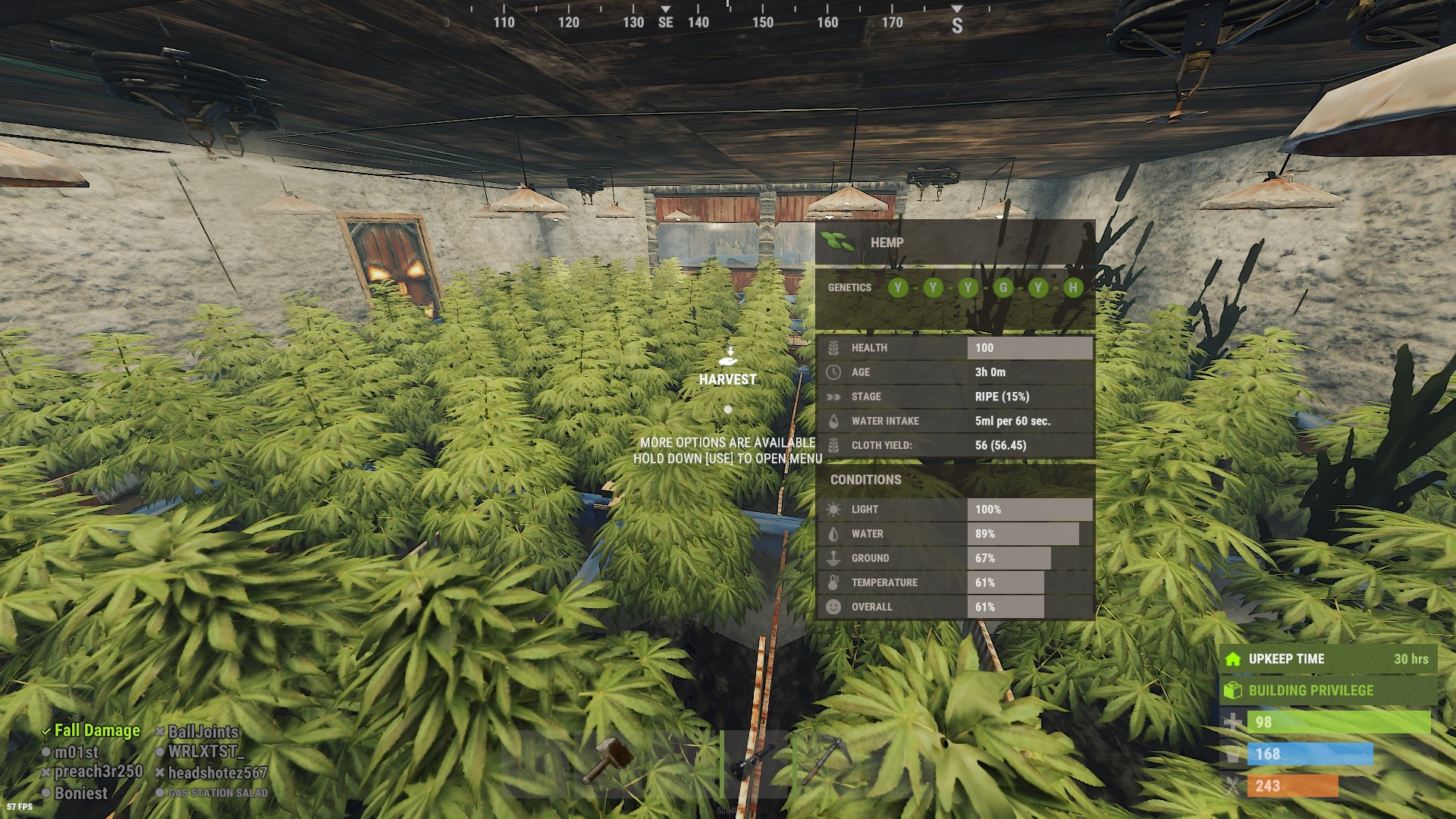This screenshot has width=1456, height=819.
Task: Collapse the Genetics row
Action: coord(849,288)
